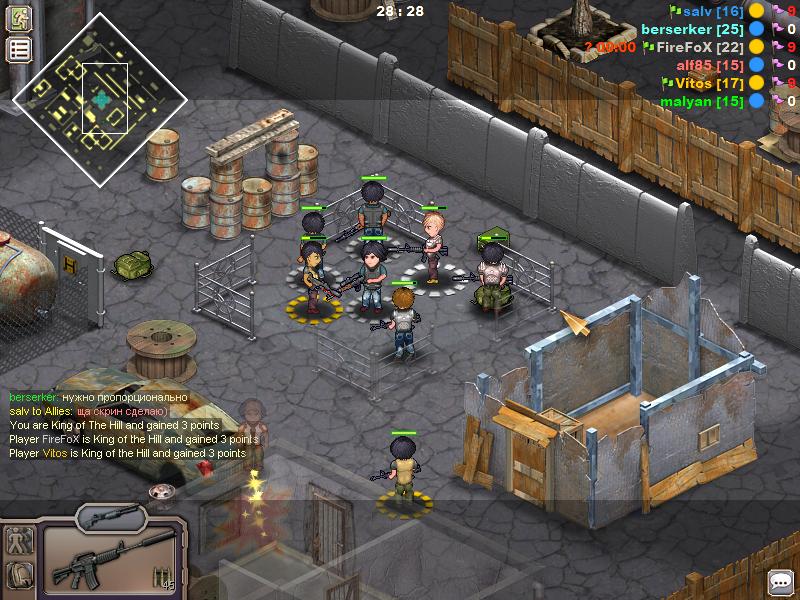Screen dimensions: 800x600
Task: Select player malyan in the scoreboard
Action: click(x=701, y=101)
